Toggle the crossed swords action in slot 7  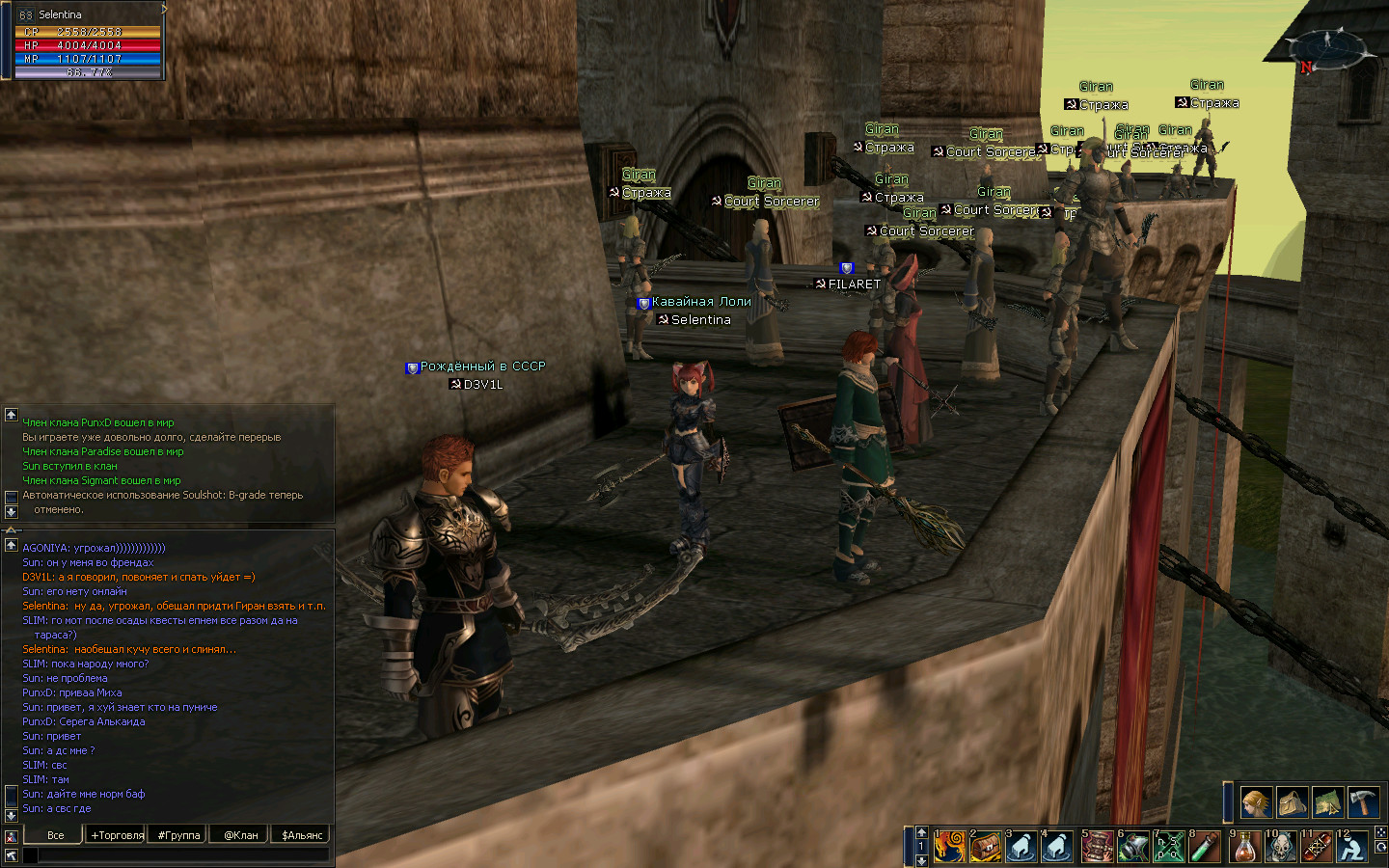coord(1169,847)
